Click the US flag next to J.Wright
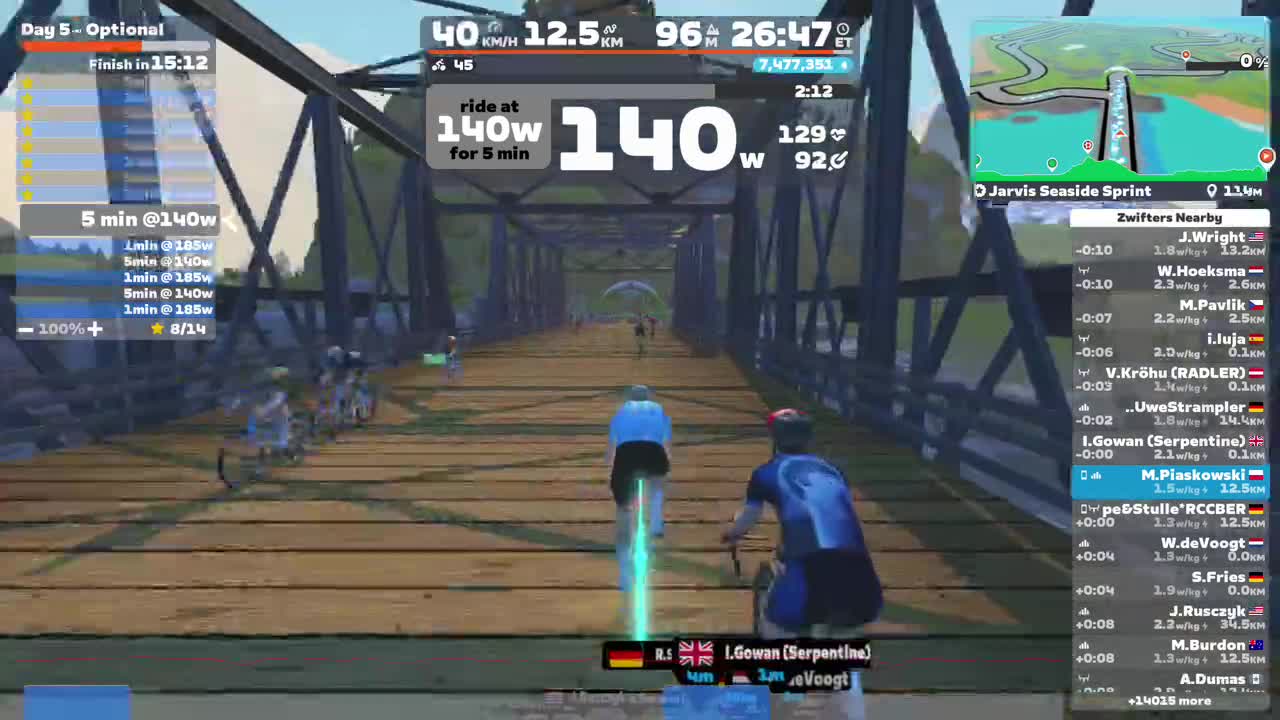 pos(1256,236)
